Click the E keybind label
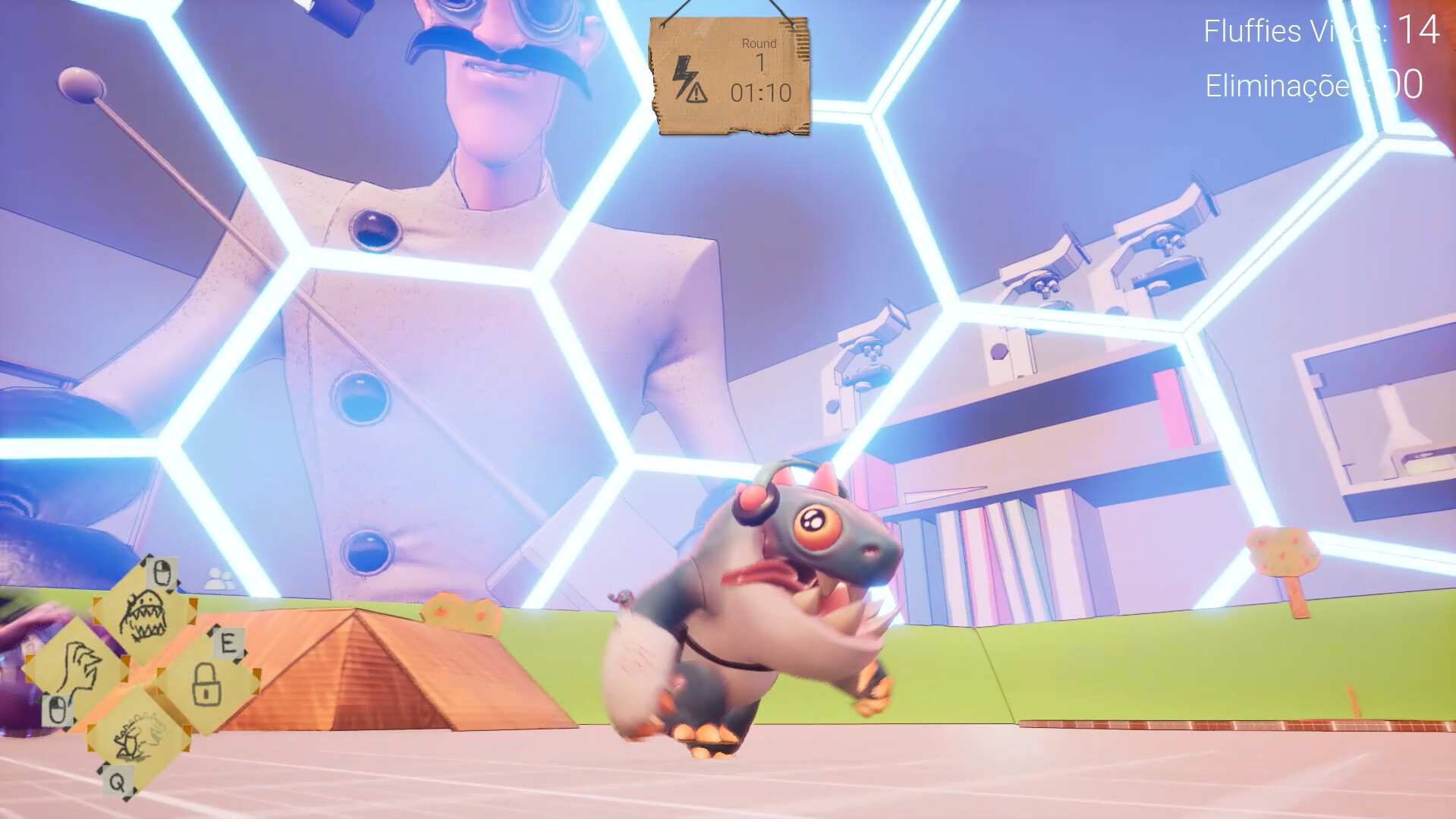 (x=228, y=643)
